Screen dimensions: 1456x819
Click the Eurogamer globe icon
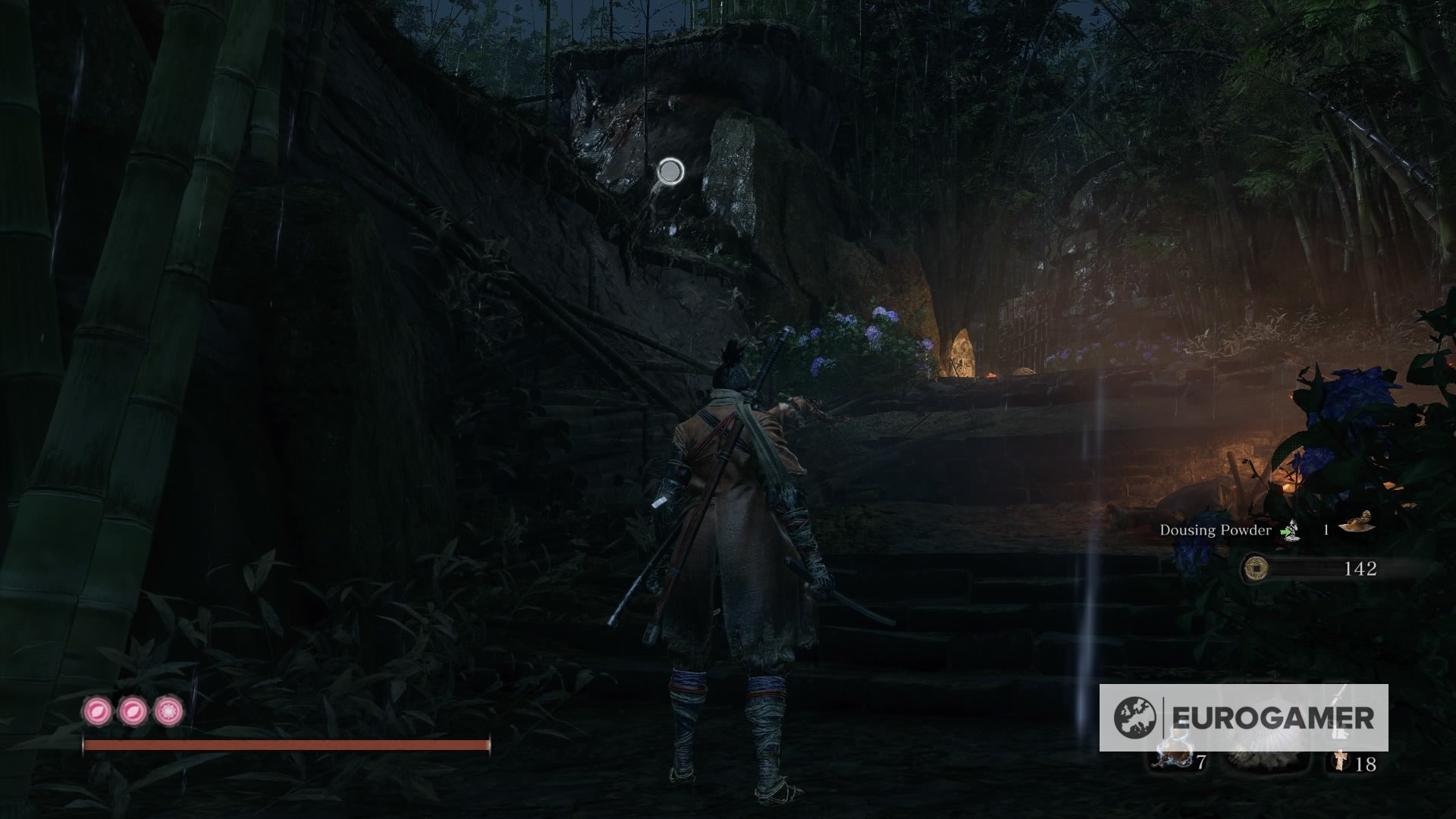point(1134,715)
